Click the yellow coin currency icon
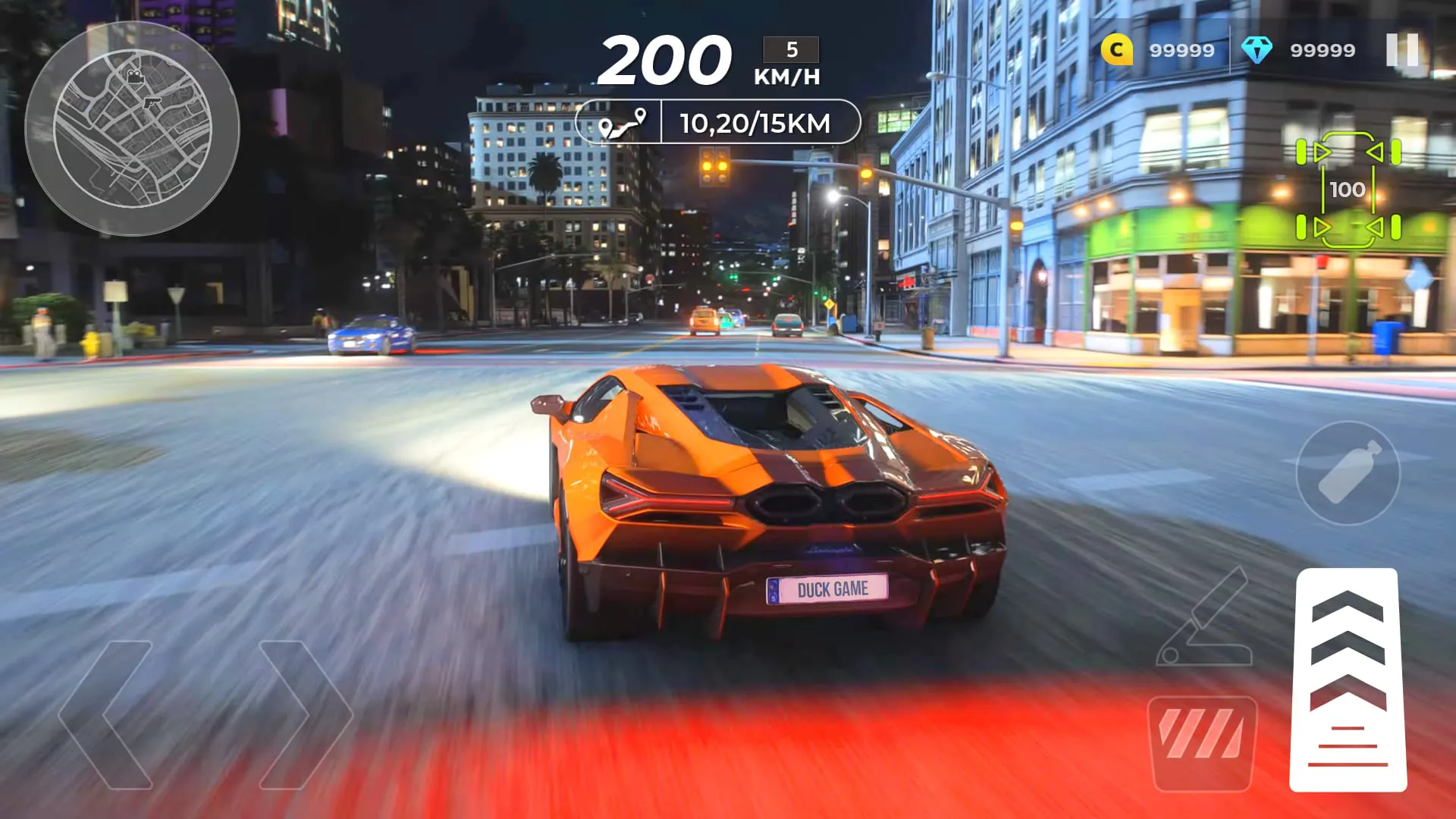This screenshot has height=819, width=1456. (x=1116, y=50)
